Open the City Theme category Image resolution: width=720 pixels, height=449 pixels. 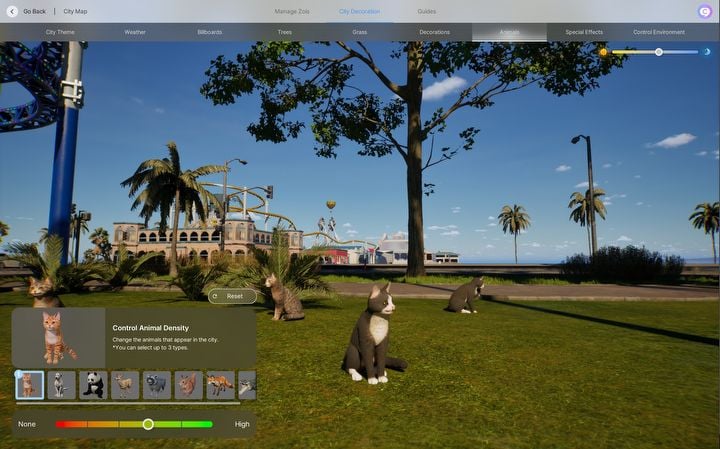click(x=60, y=32)
